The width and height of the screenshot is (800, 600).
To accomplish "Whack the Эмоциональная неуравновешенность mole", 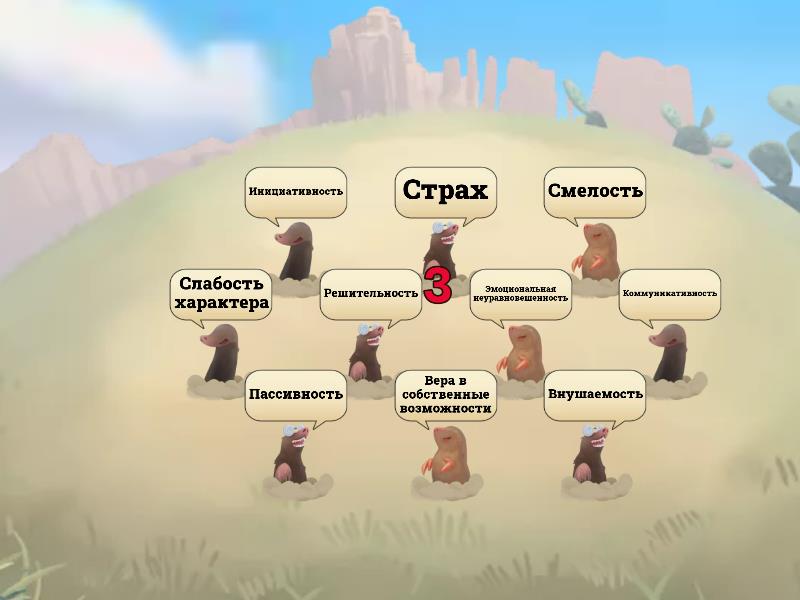I will [x=522, y=355].
